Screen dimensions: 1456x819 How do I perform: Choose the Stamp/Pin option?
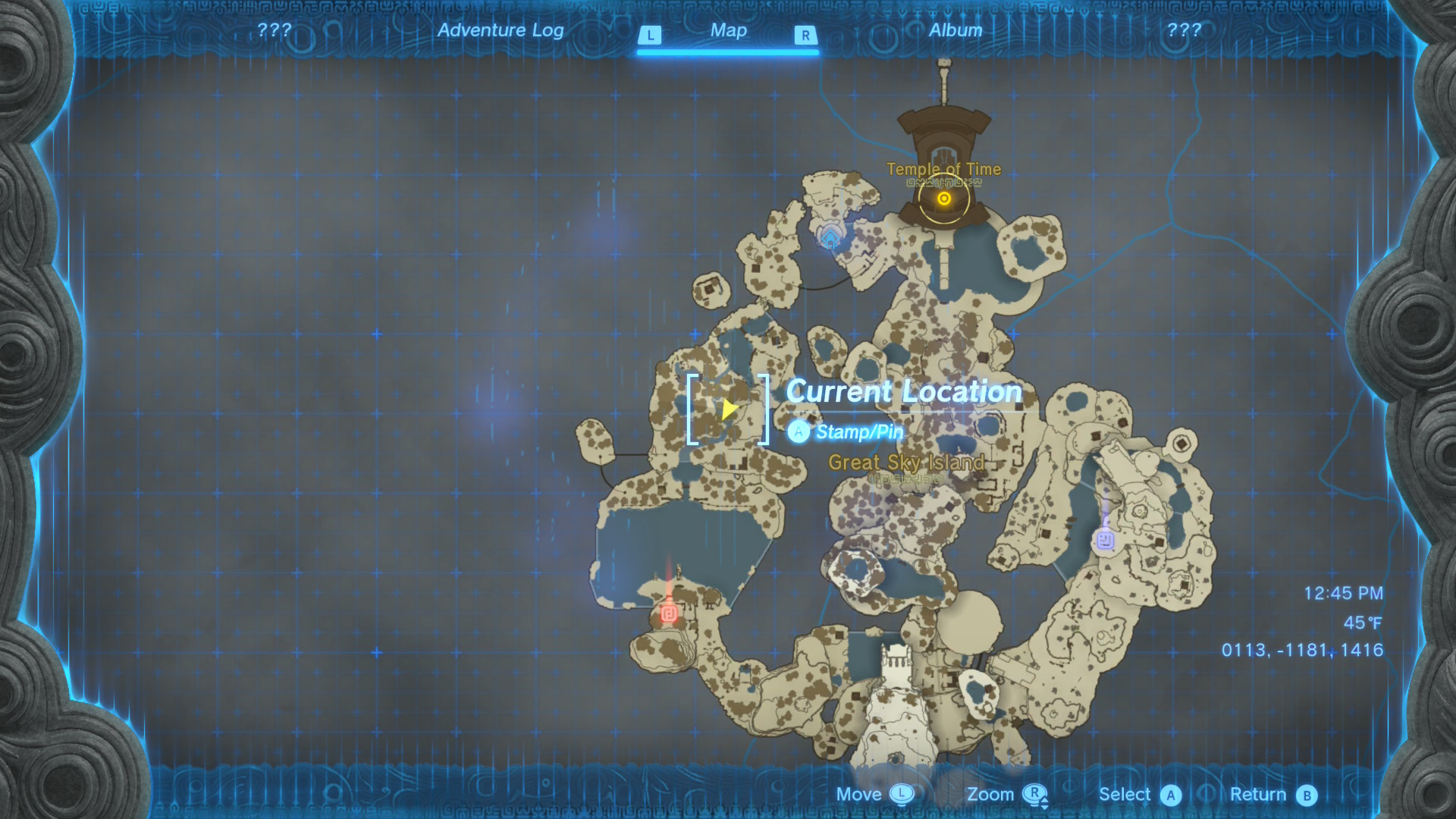coord(858,432)
